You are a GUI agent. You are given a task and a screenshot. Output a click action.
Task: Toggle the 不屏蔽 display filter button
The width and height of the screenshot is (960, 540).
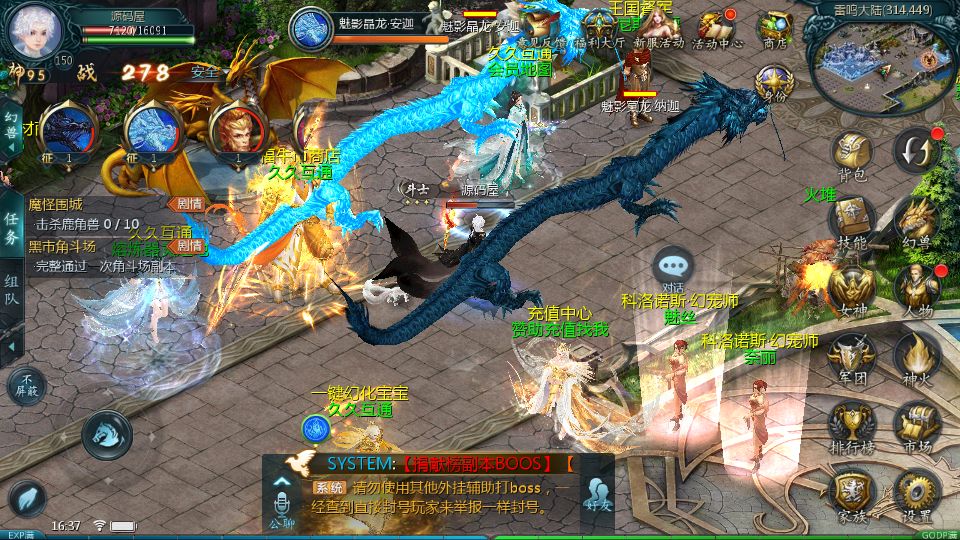tap(25, 385)
